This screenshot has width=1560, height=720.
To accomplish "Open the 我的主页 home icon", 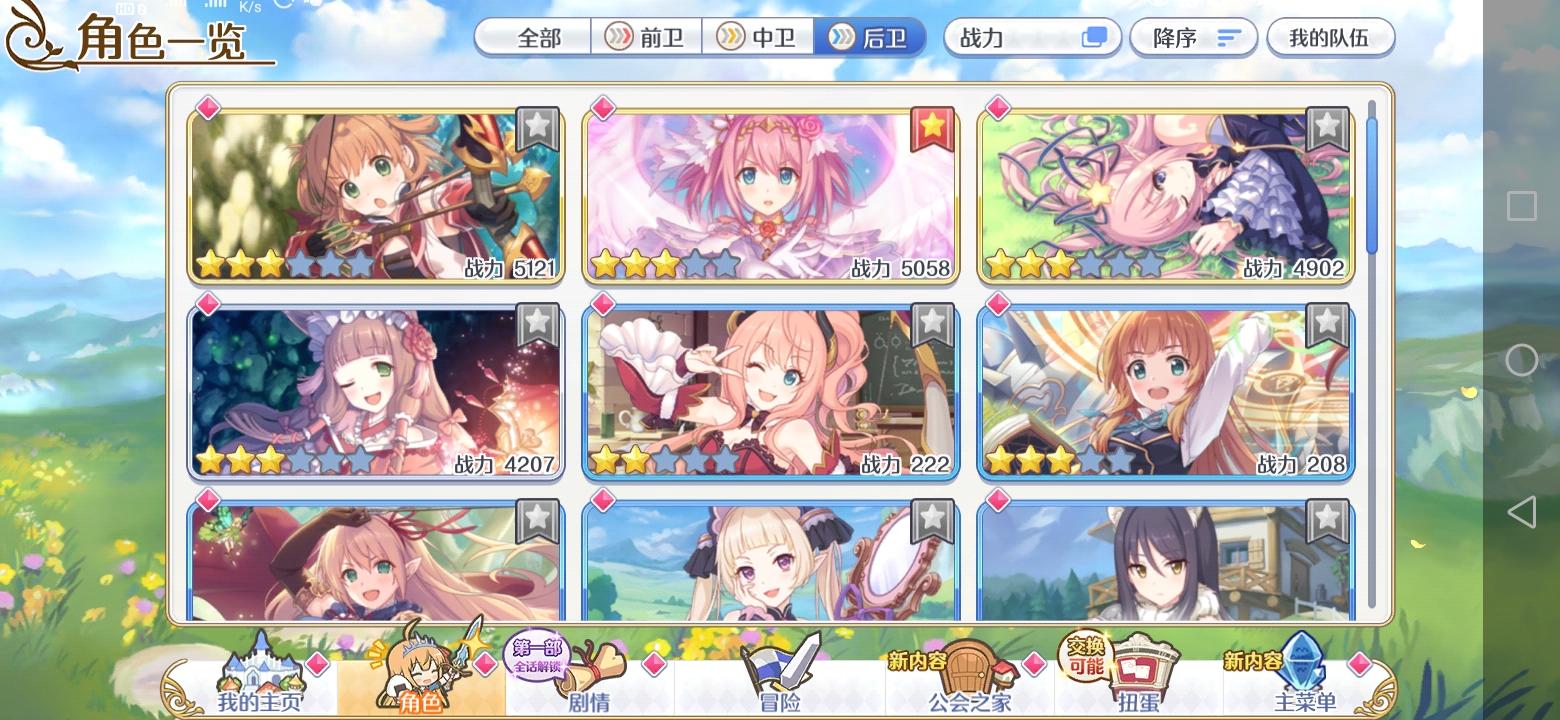I will (x=262, y=671).
